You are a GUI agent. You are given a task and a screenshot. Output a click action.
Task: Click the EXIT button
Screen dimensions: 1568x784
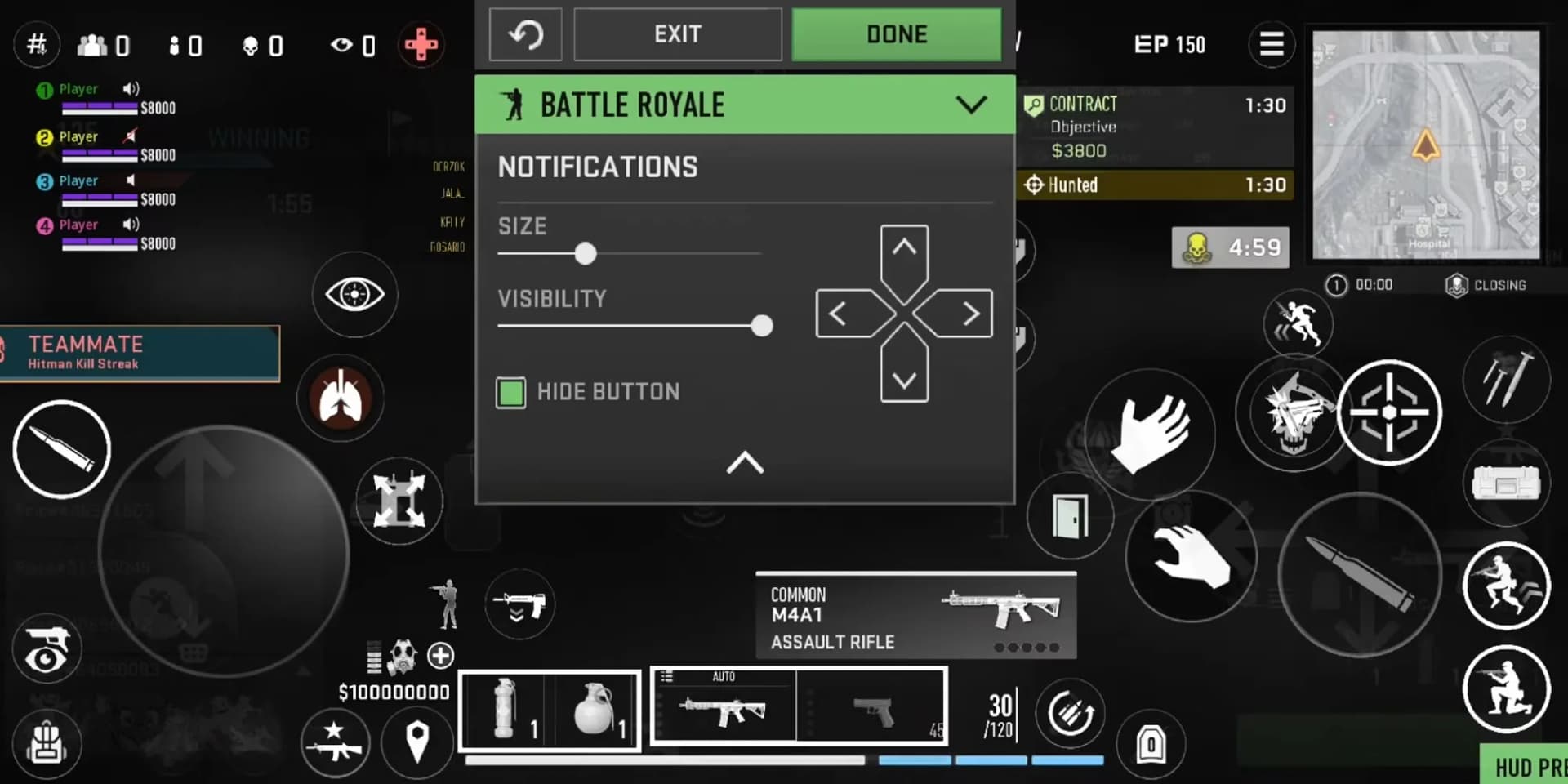(x=677, y=34)
